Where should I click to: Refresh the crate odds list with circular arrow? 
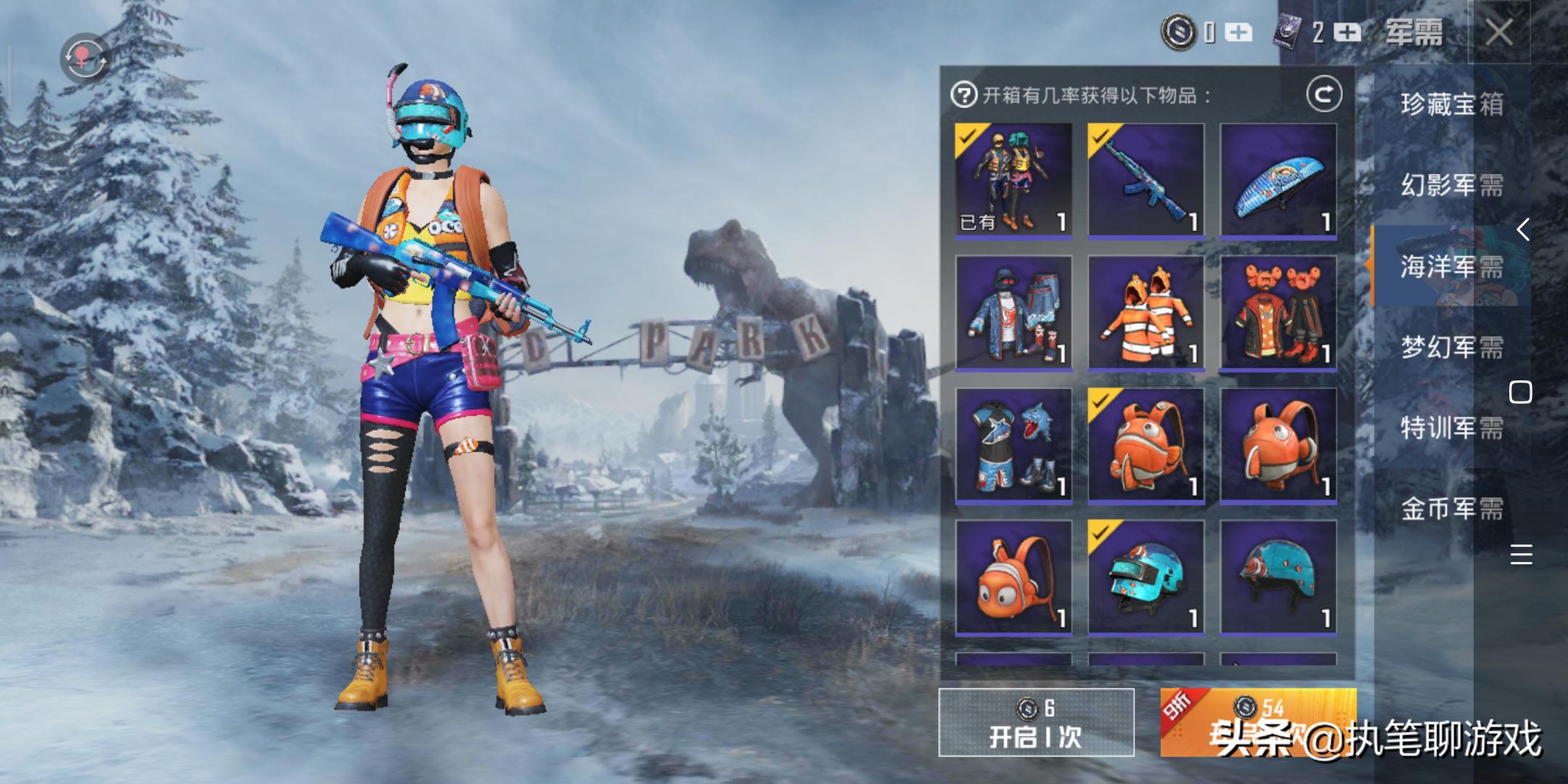point(1323,92)
